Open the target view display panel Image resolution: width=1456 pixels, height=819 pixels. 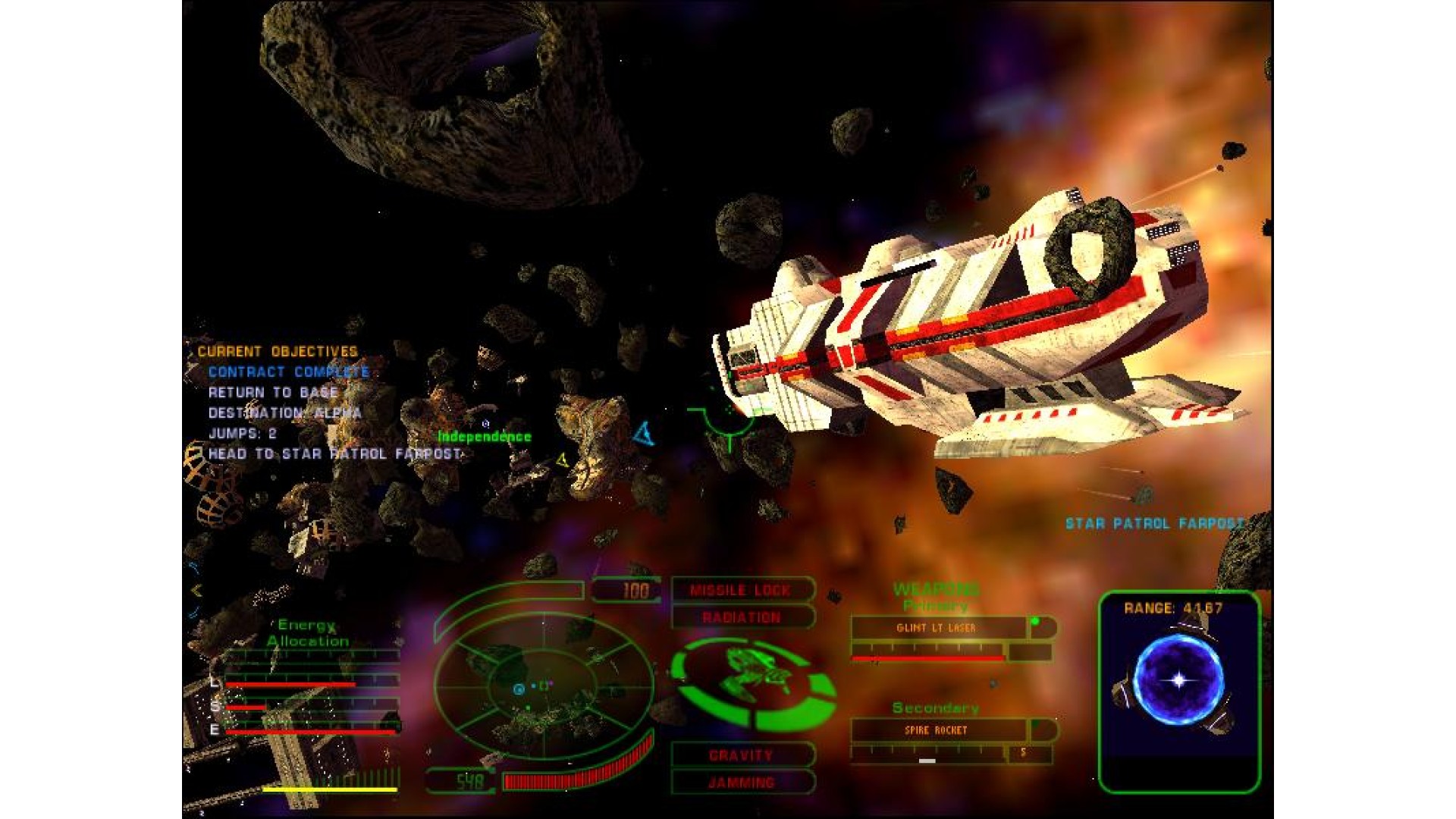(x=1179, y=691)
